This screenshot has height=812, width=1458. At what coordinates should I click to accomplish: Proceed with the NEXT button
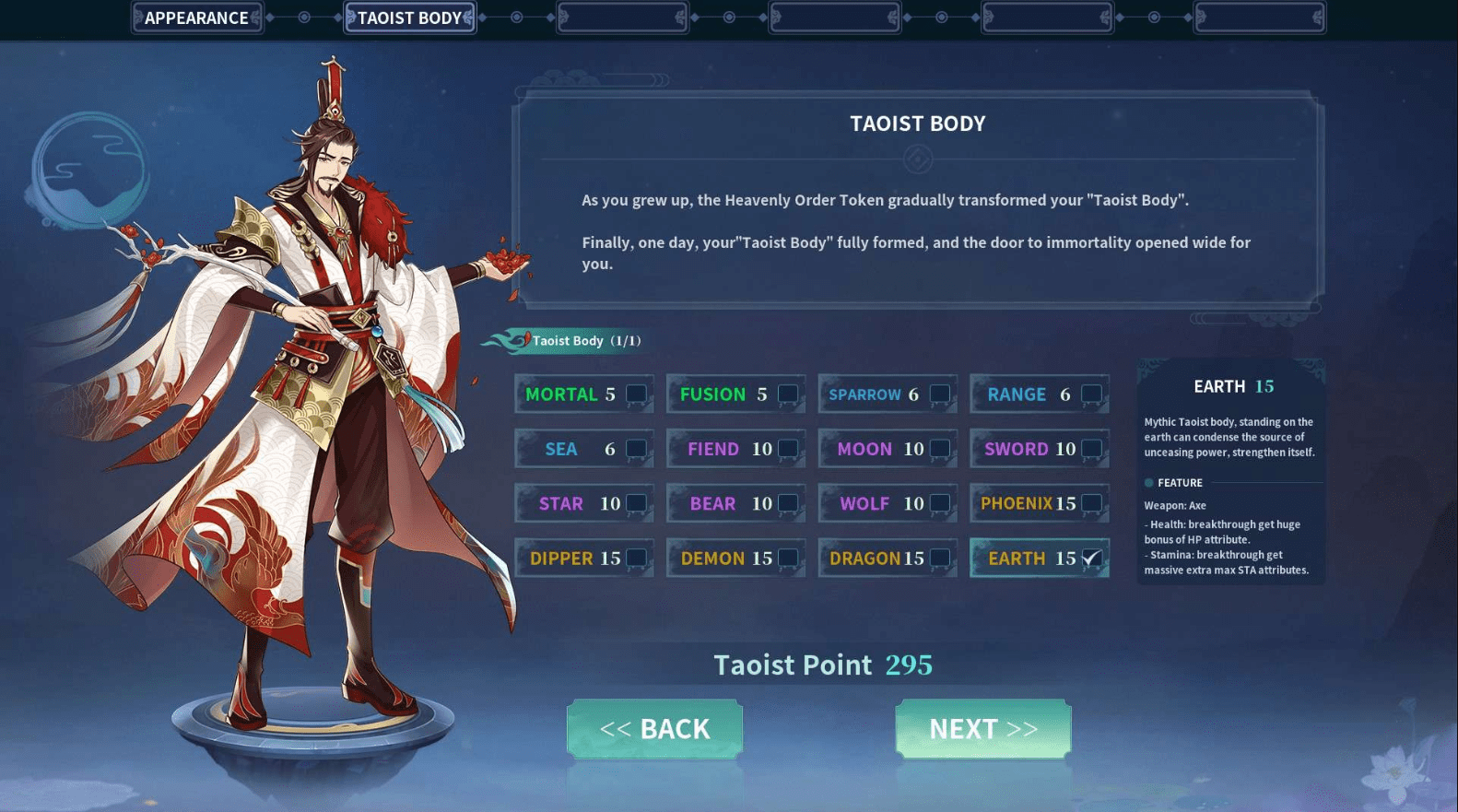(982, 729)
